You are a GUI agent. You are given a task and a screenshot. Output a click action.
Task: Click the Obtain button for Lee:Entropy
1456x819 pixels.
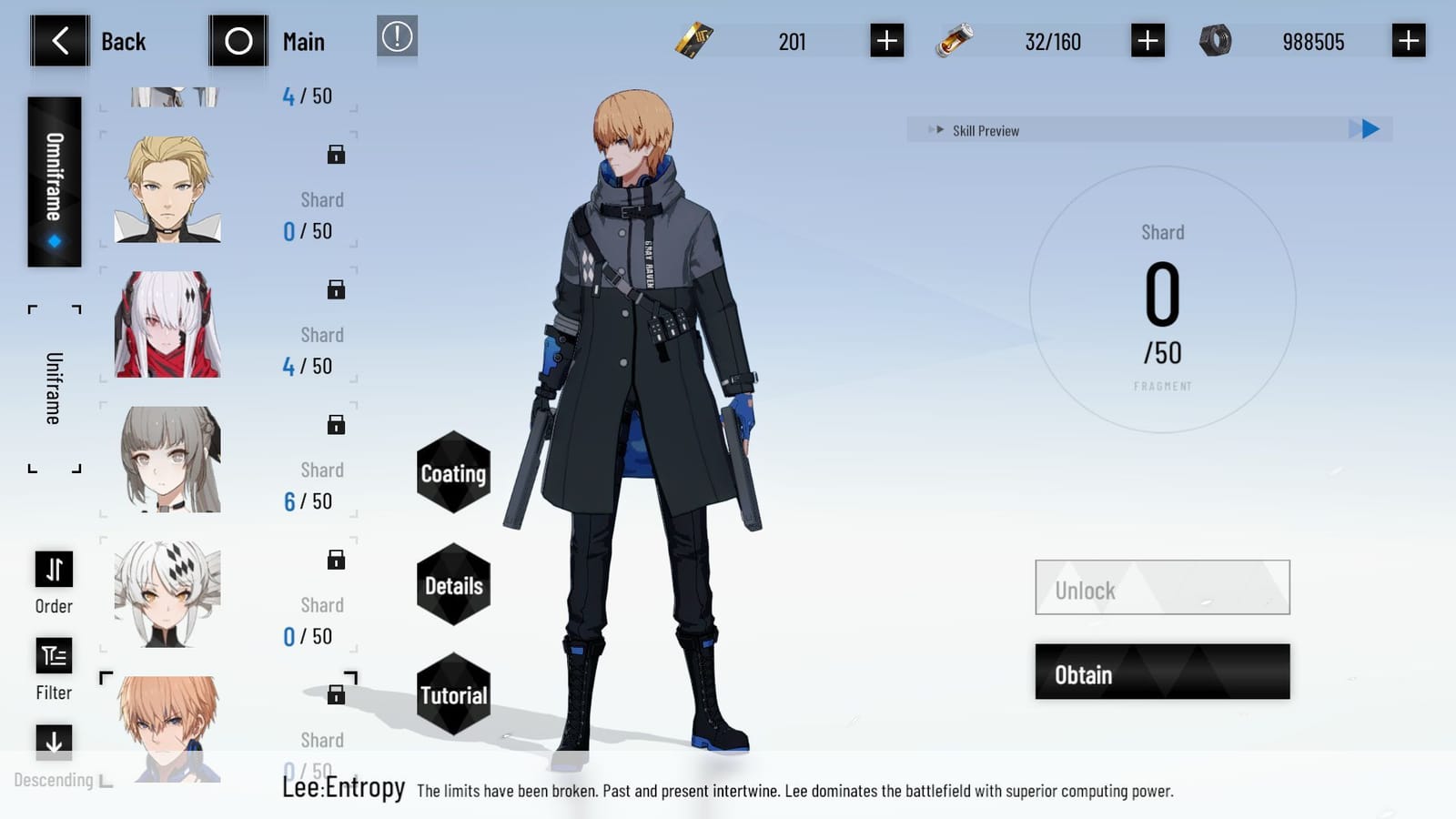point(1162,673)
